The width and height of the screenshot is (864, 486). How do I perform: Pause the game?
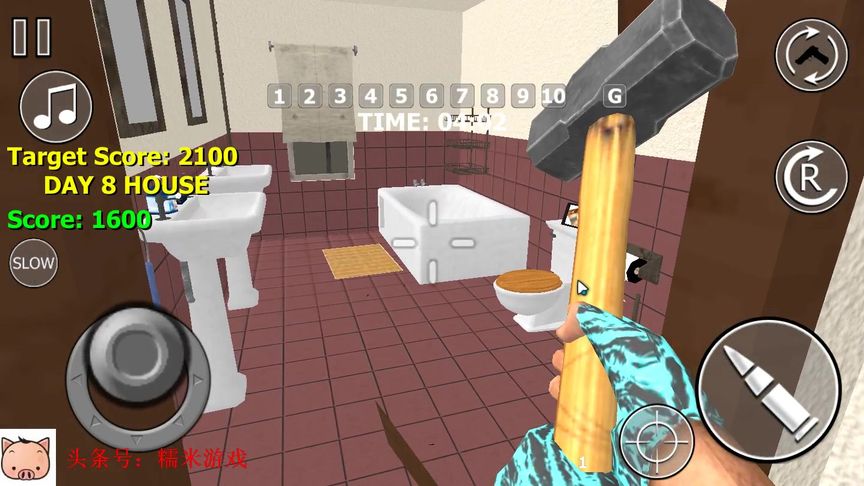pos(31,37)
